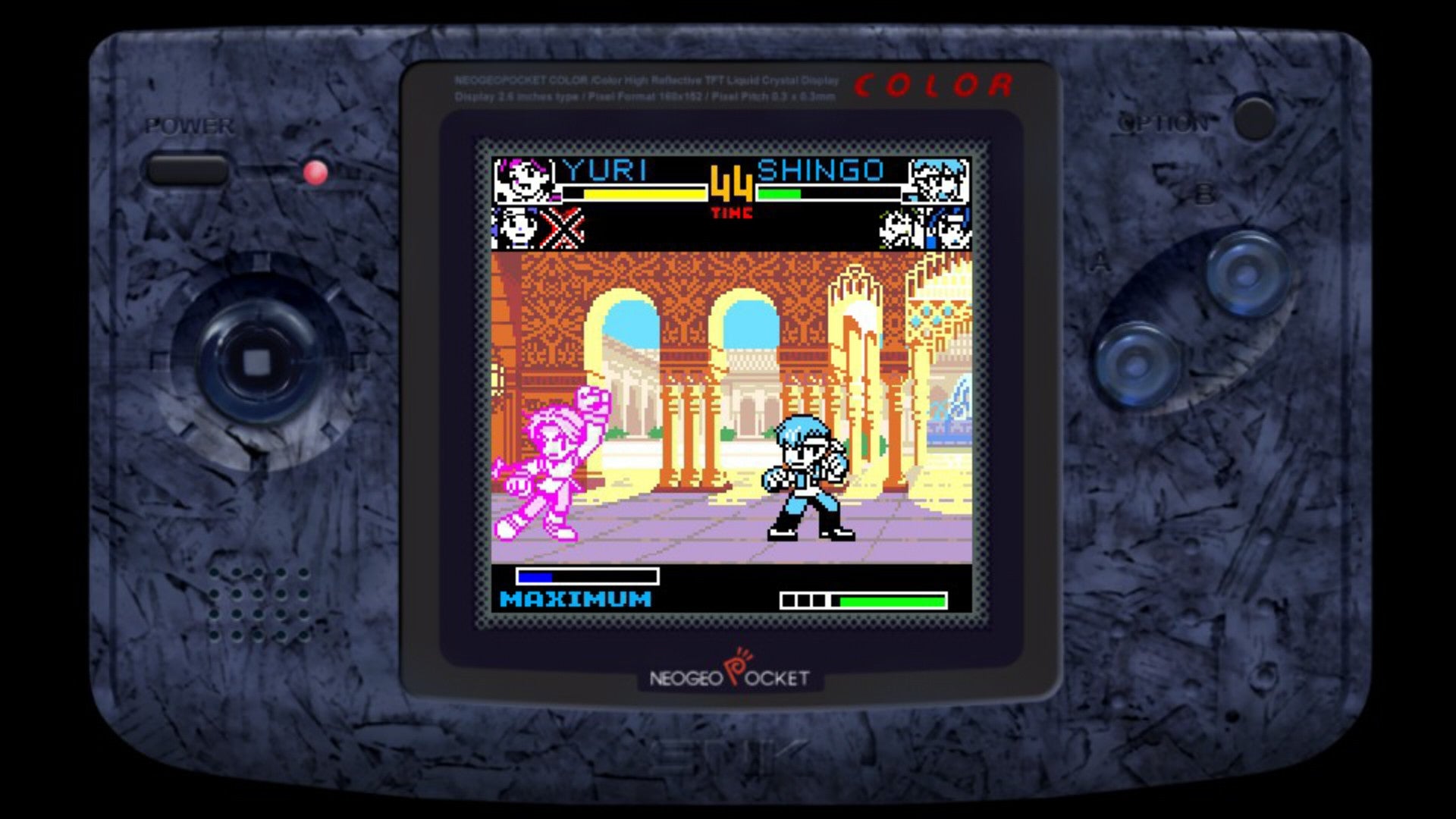
Task: Click Yuri's character portrait in the HUD
Action: (523, 180)
